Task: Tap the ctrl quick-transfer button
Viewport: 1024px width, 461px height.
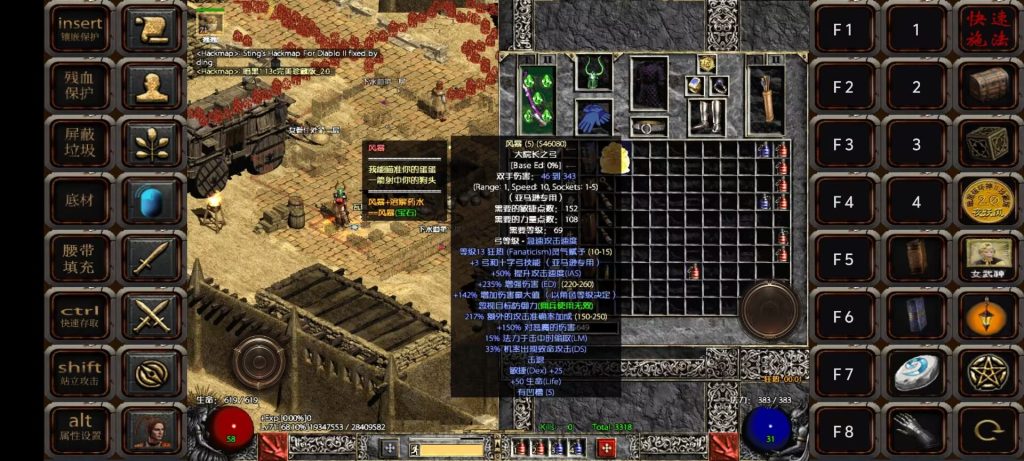Action: click(x=79, y=315)
